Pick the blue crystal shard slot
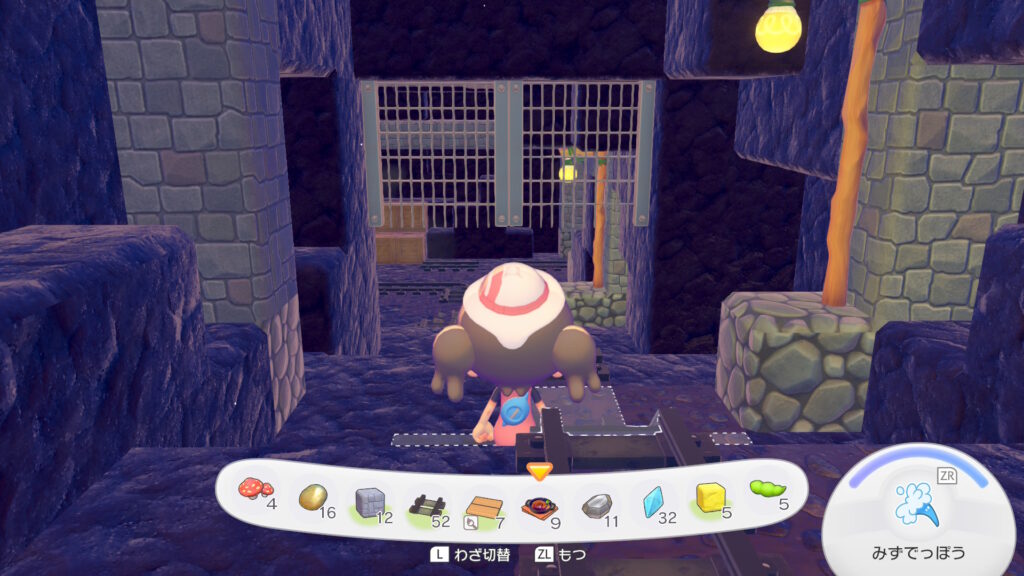This screenshot has width=1024, height=576. 654,501
